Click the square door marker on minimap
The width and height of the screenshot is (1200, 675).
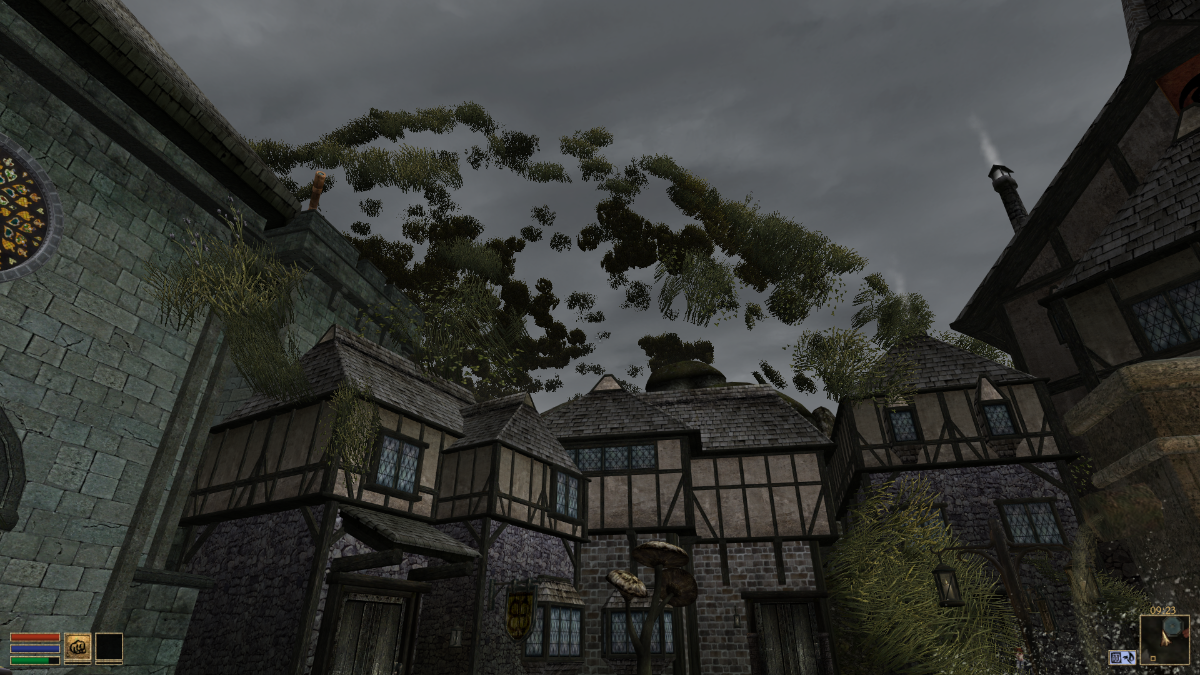pyautogui.click(x=1154, y=658)
